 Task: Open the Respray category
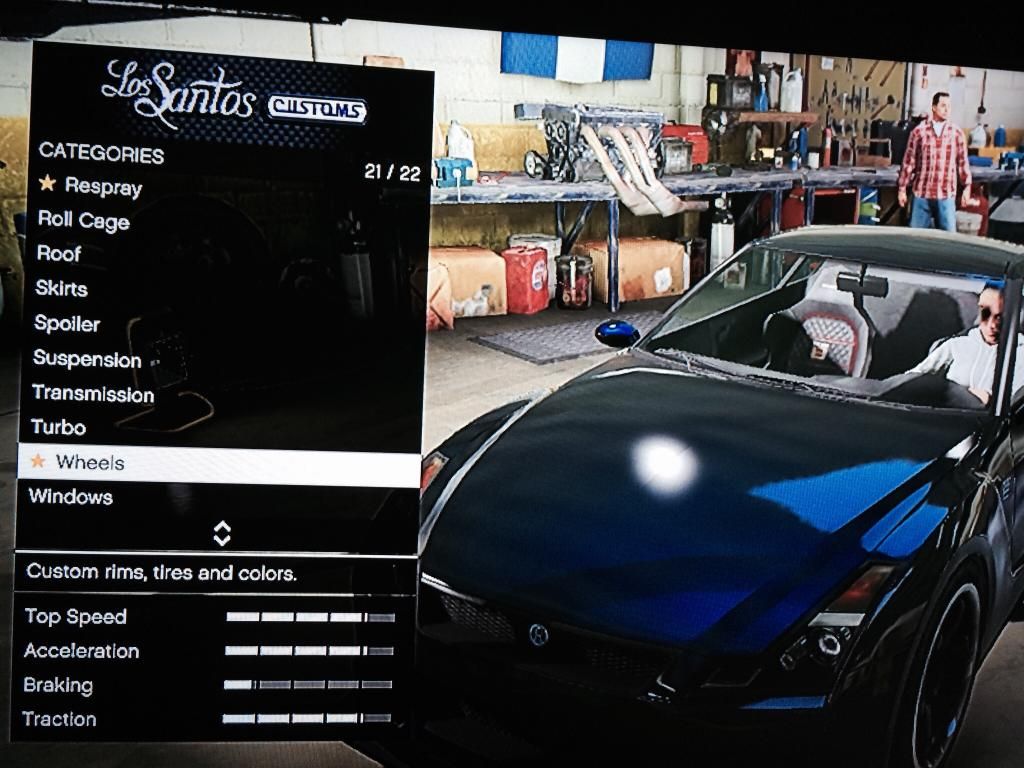pyautogui.click(x=103, y=186)
